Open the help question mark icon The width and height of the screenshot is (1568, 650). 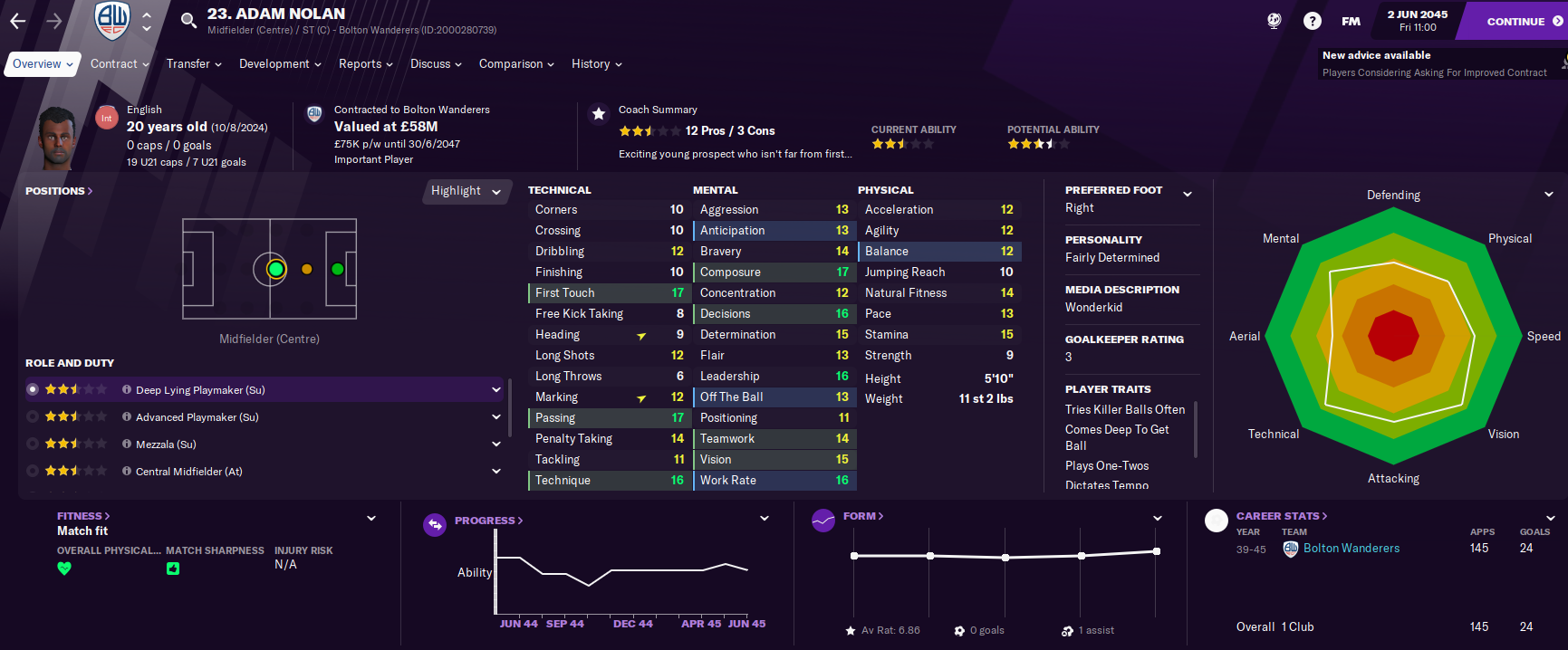click(1312, 21)
